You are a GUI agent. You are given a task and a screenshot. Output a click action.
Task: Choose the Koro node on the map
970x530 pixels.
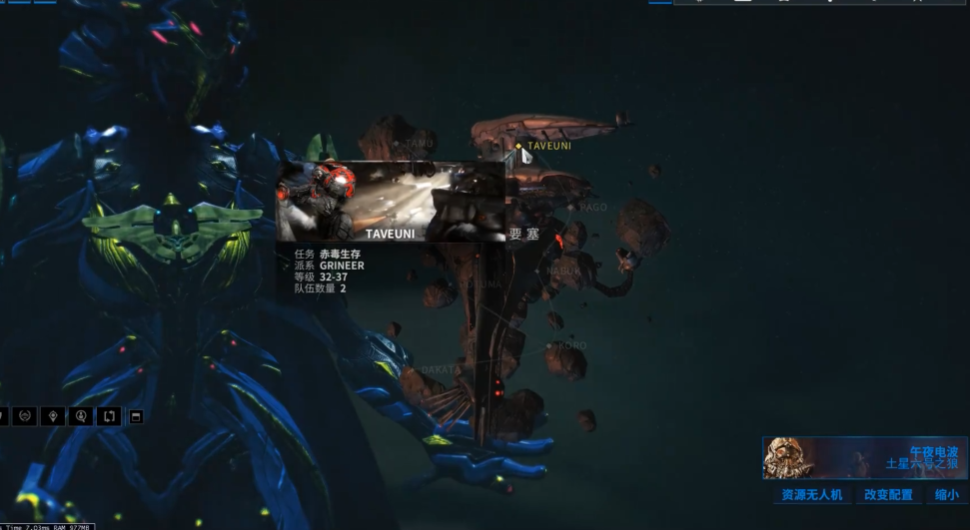pyautogui.click(x=549, y=347)
